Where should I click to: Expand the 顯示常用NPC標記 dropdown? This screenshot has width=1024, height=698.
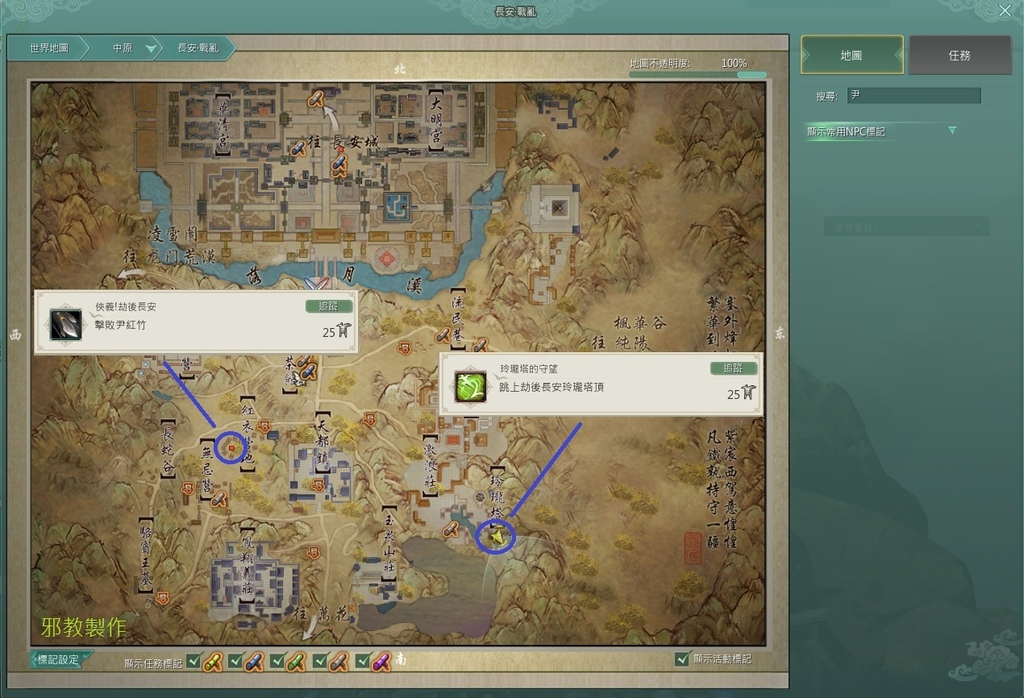point(952,131)
